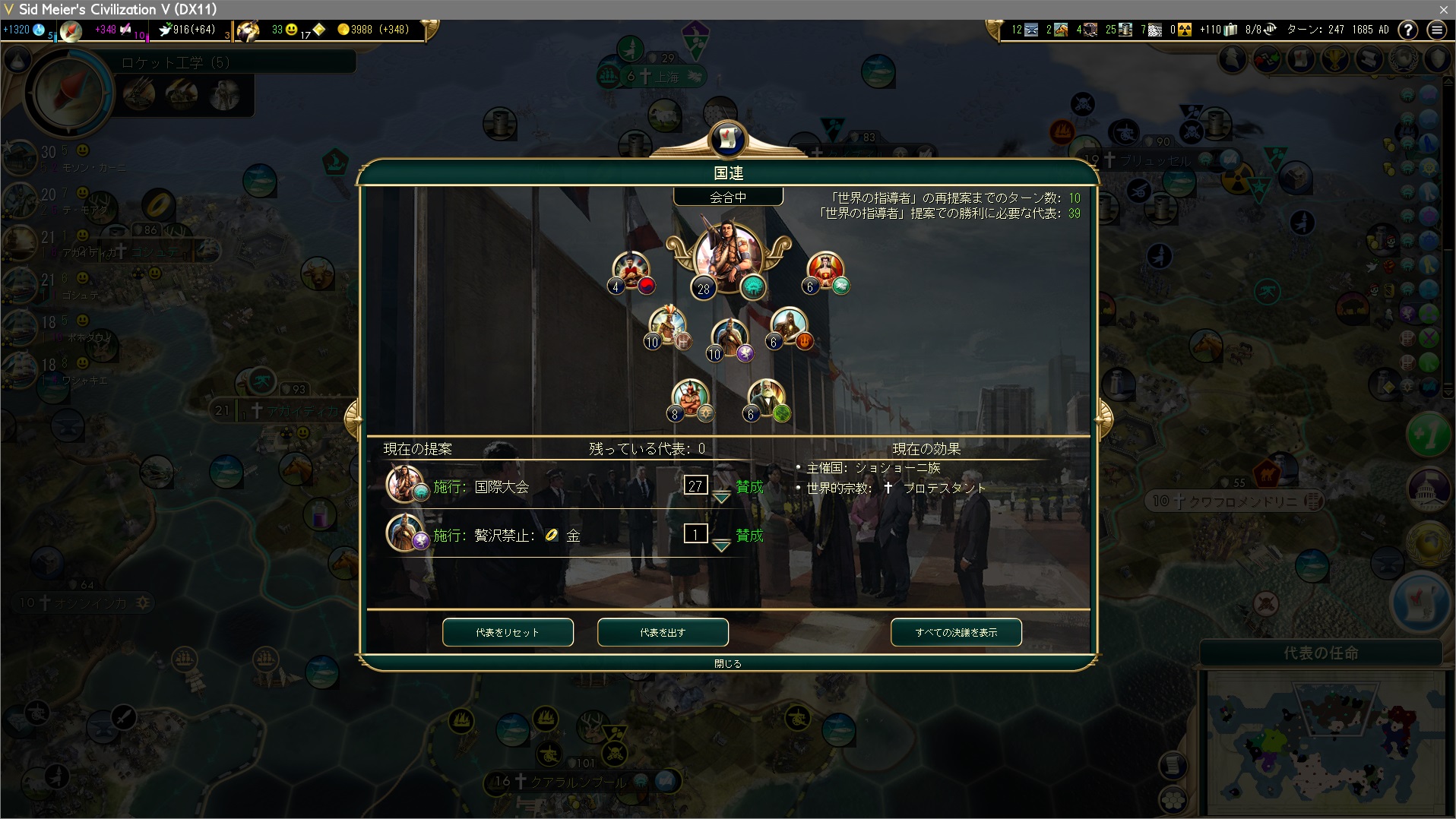Viewport: 1456px width, 819px height.
Task: Select the host leader portrait with 28 delegates
Action: coord(727,257)
